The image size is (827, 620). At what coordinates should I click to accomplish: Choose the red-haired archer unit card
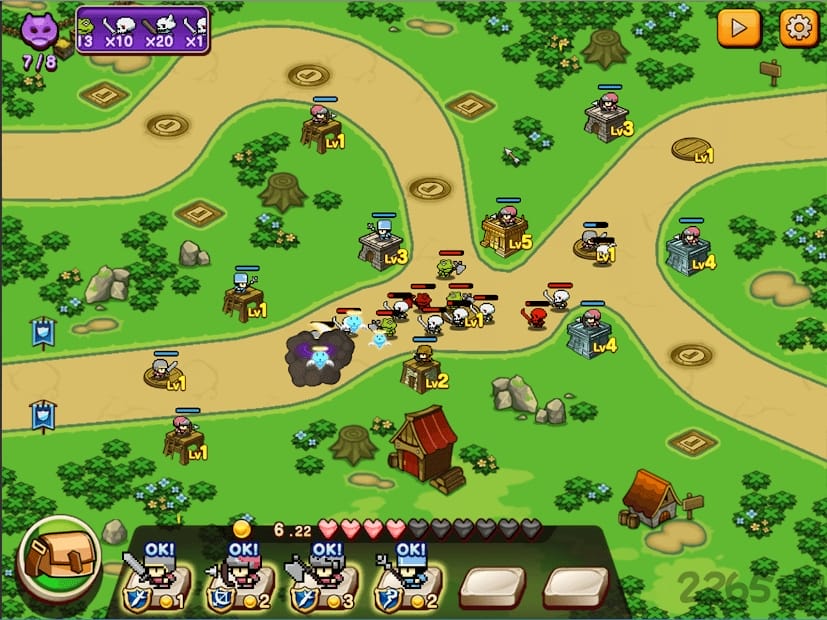[x=239, y=580]
